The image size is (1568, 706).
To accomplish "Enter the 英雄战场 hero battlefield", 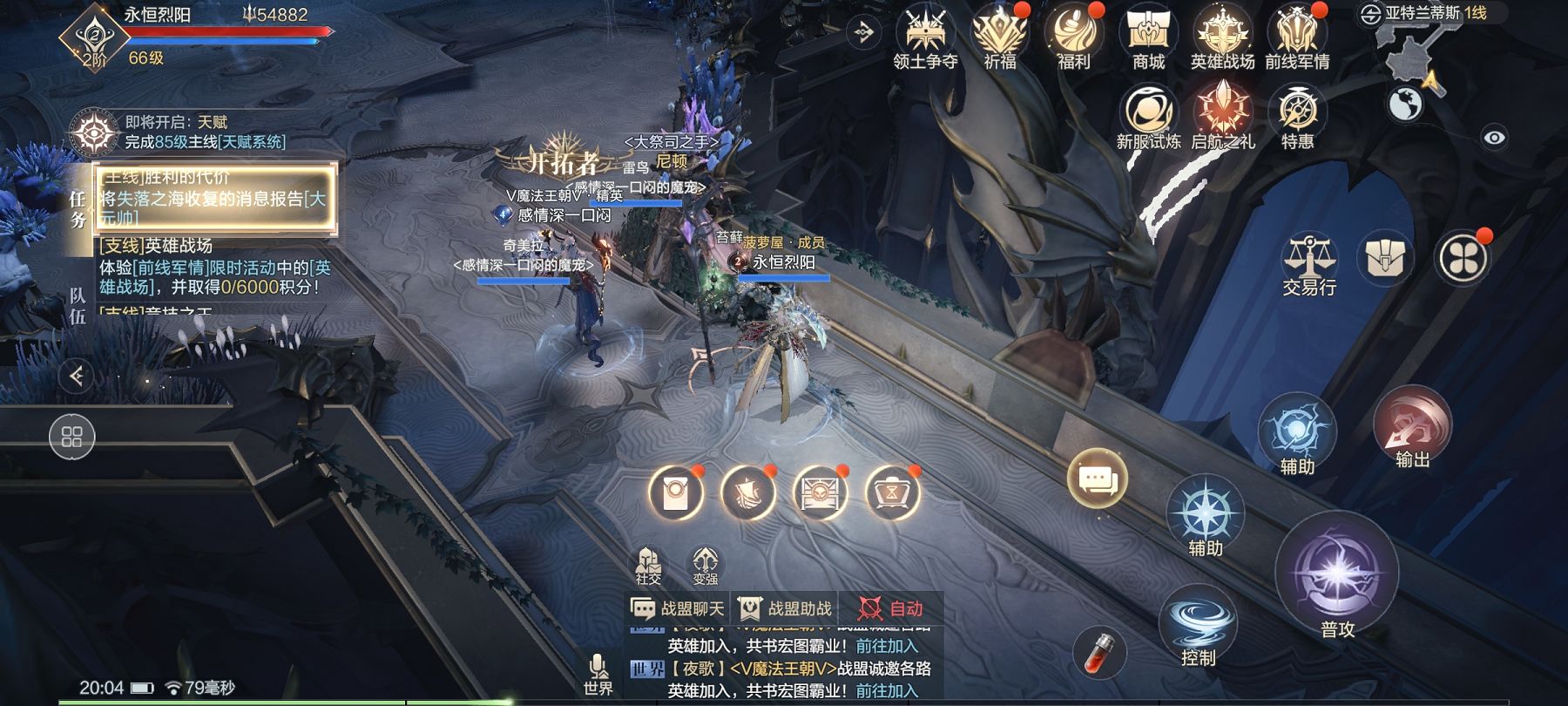I will point(1222,37).
